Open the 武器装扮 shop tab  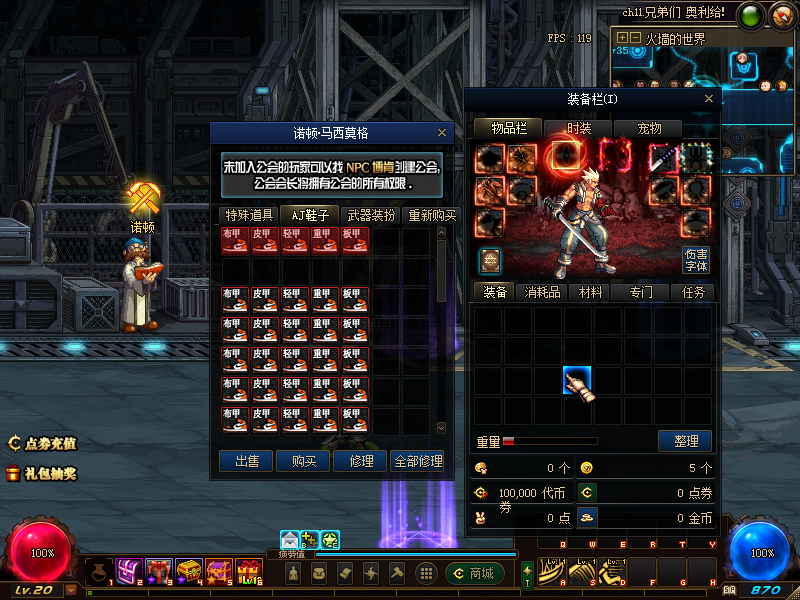coord(370,215)
